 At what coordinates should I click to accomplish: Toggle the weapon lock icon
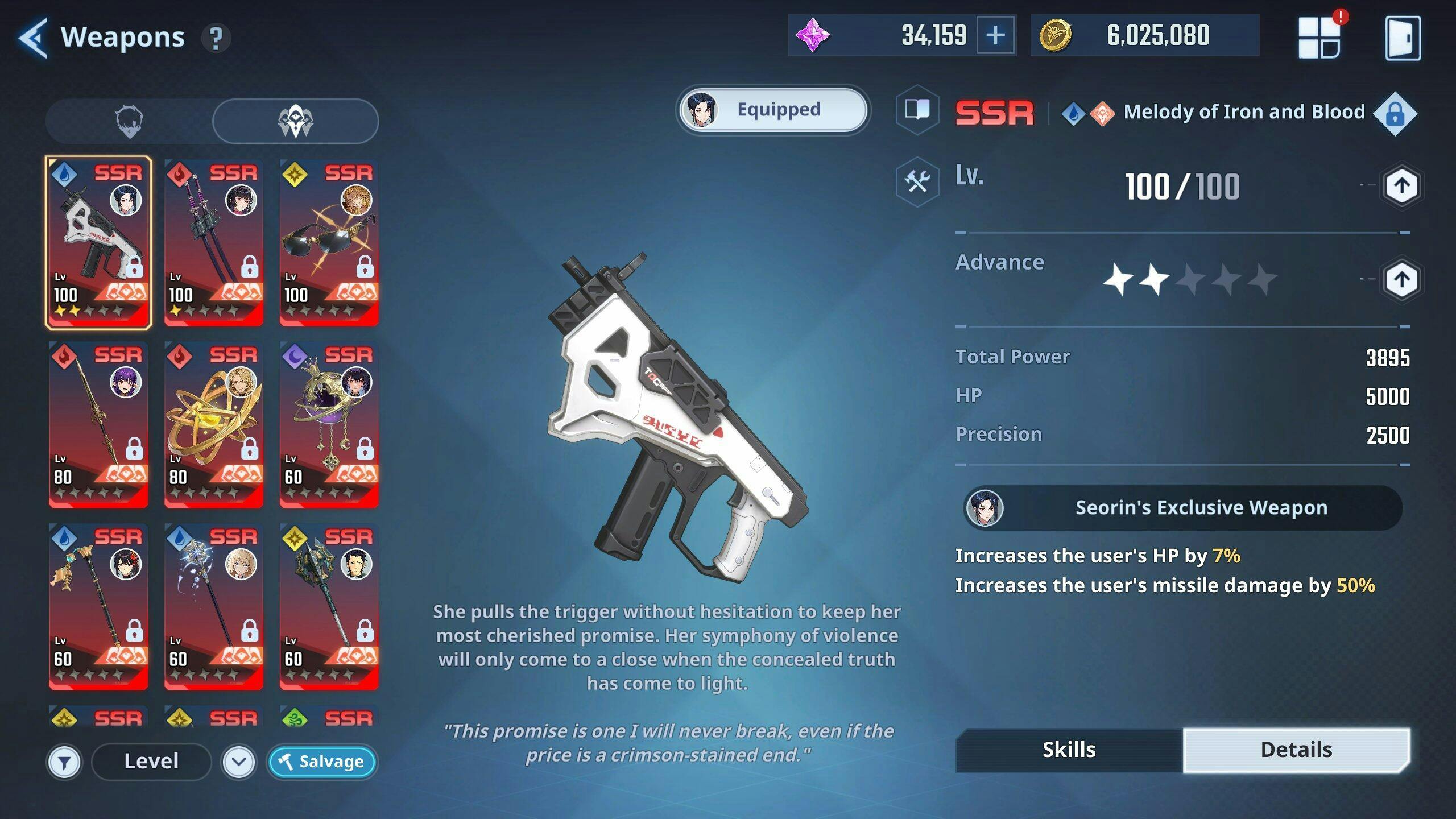tap(1395, 114)
